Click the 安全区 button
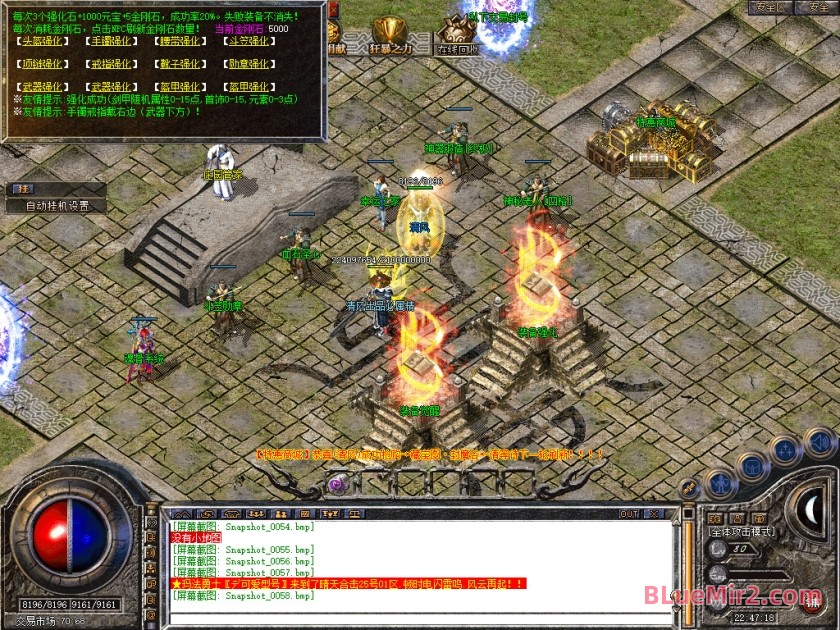Image resolution: width=840 pixels, height=630 pixels. click(770, 7)
